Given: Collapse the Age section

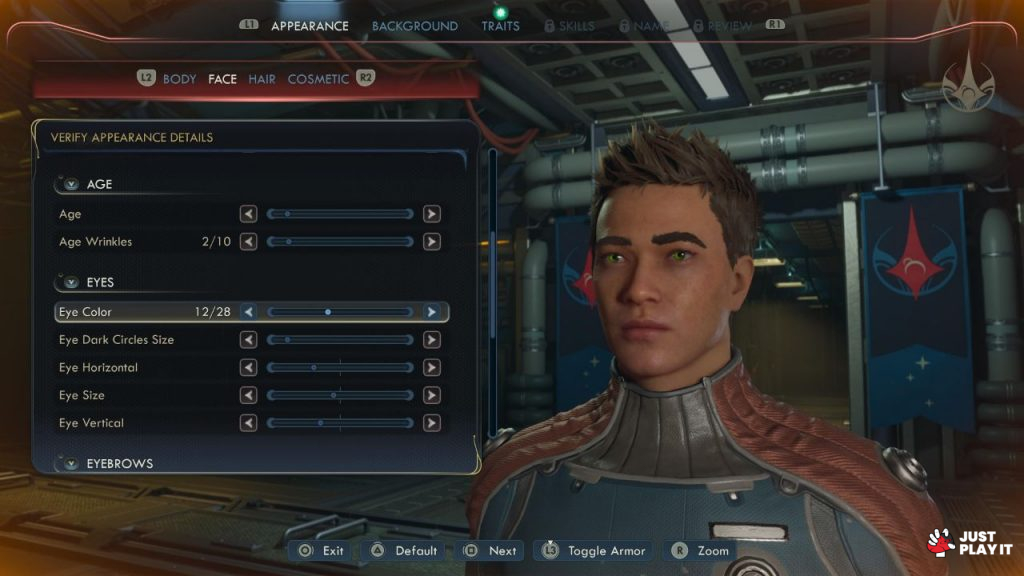Looking at the screenshot, I should pyautogui.click(x=70, y=184).
